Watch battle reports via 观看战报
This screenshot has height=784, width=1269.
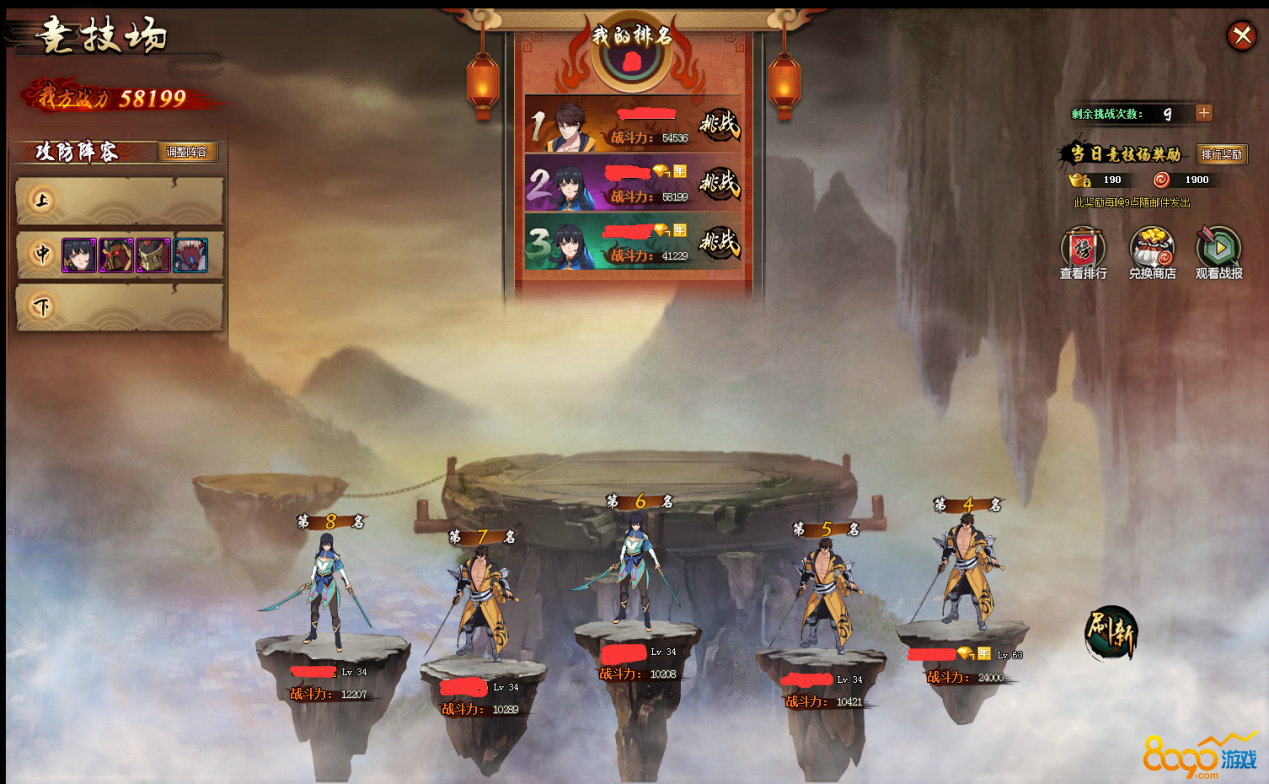click(x=1219, y=251)
